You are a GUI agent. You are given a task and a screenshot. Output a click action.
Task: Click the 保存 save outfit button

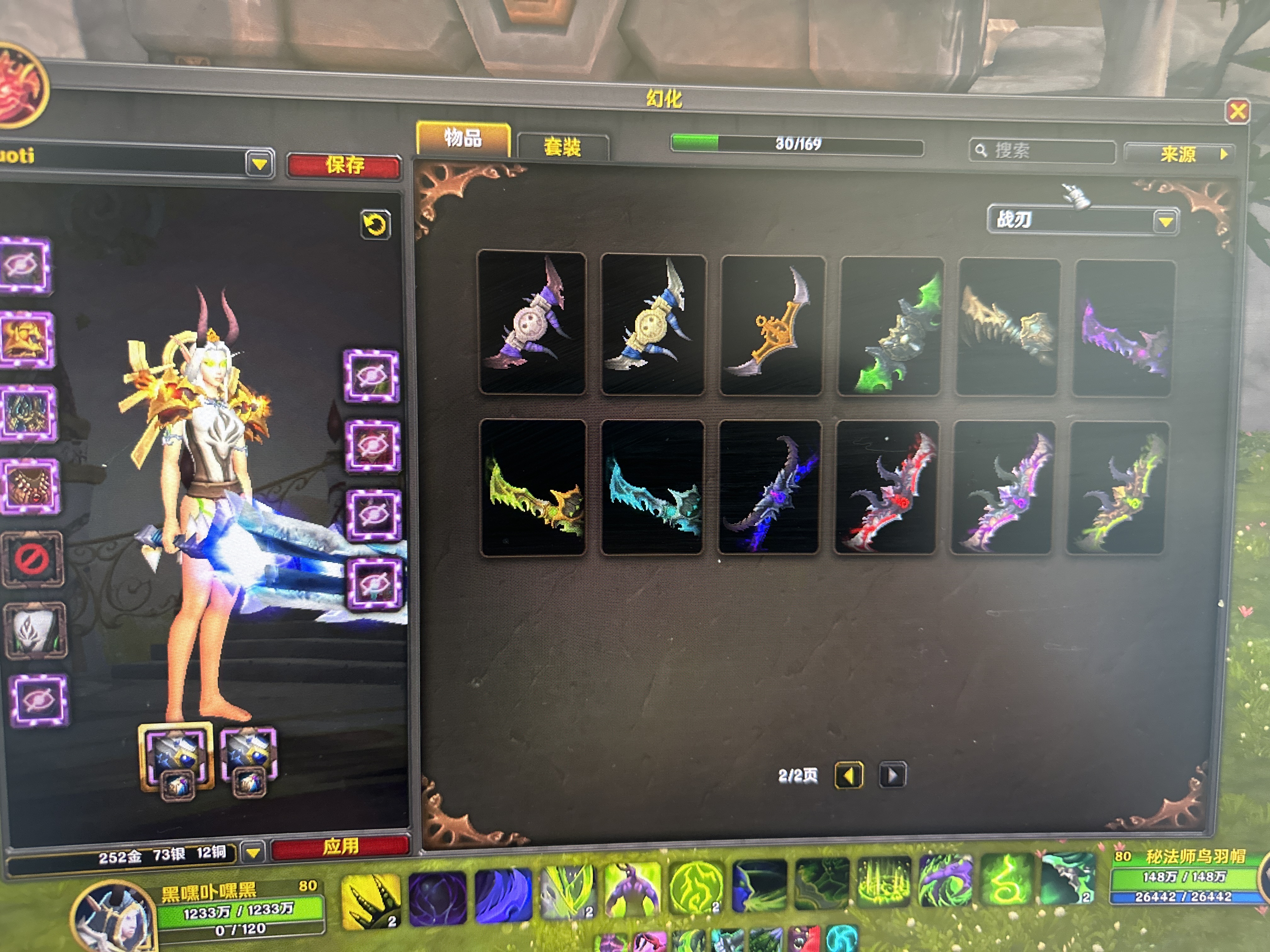coord(345,166)
